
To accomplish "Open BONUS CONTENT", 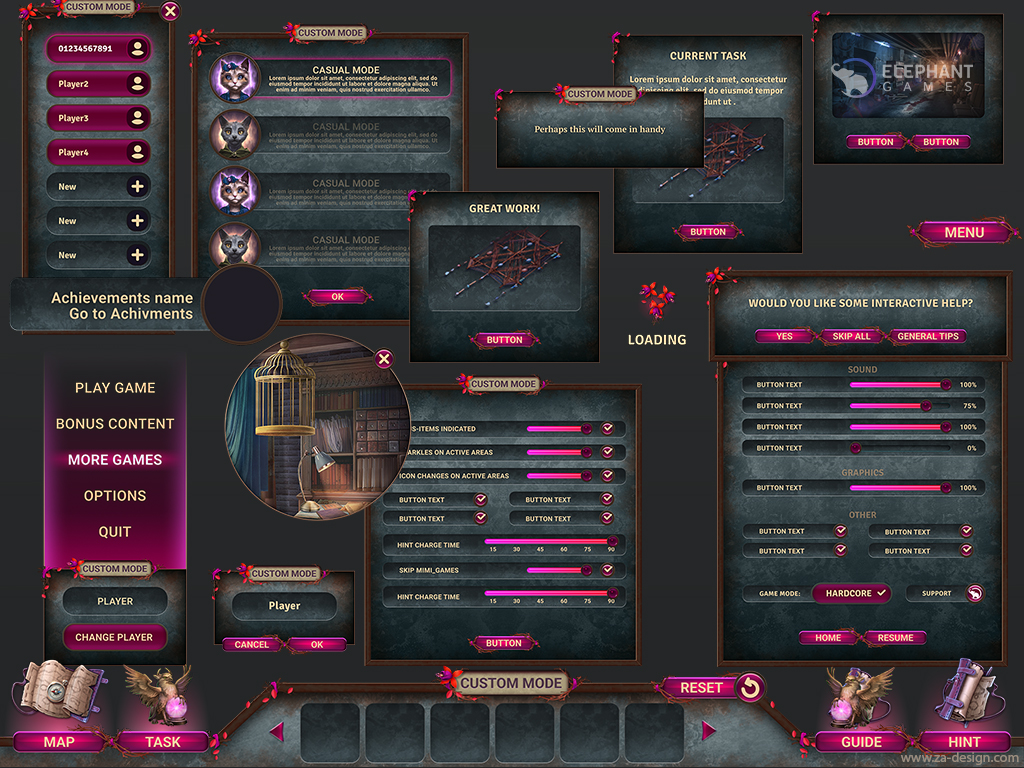I will point(115,424).
